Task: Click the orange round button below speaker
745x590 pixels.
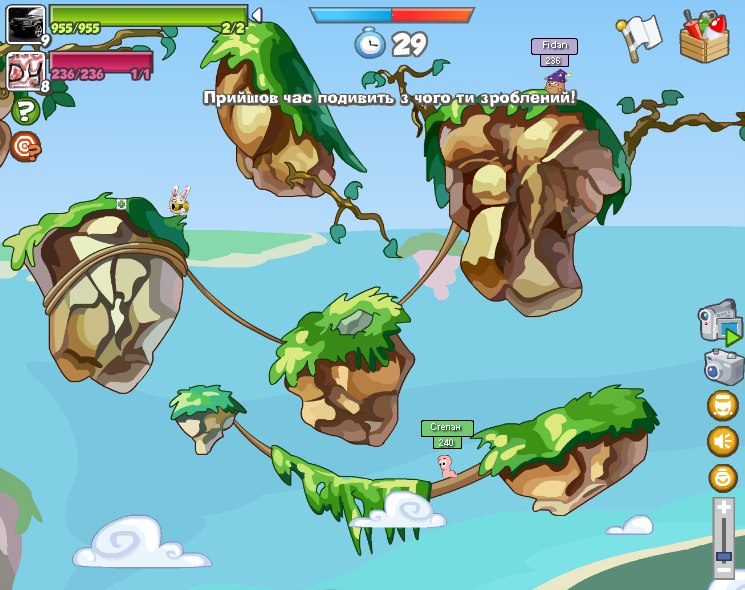Action: [x=722, y=477]
